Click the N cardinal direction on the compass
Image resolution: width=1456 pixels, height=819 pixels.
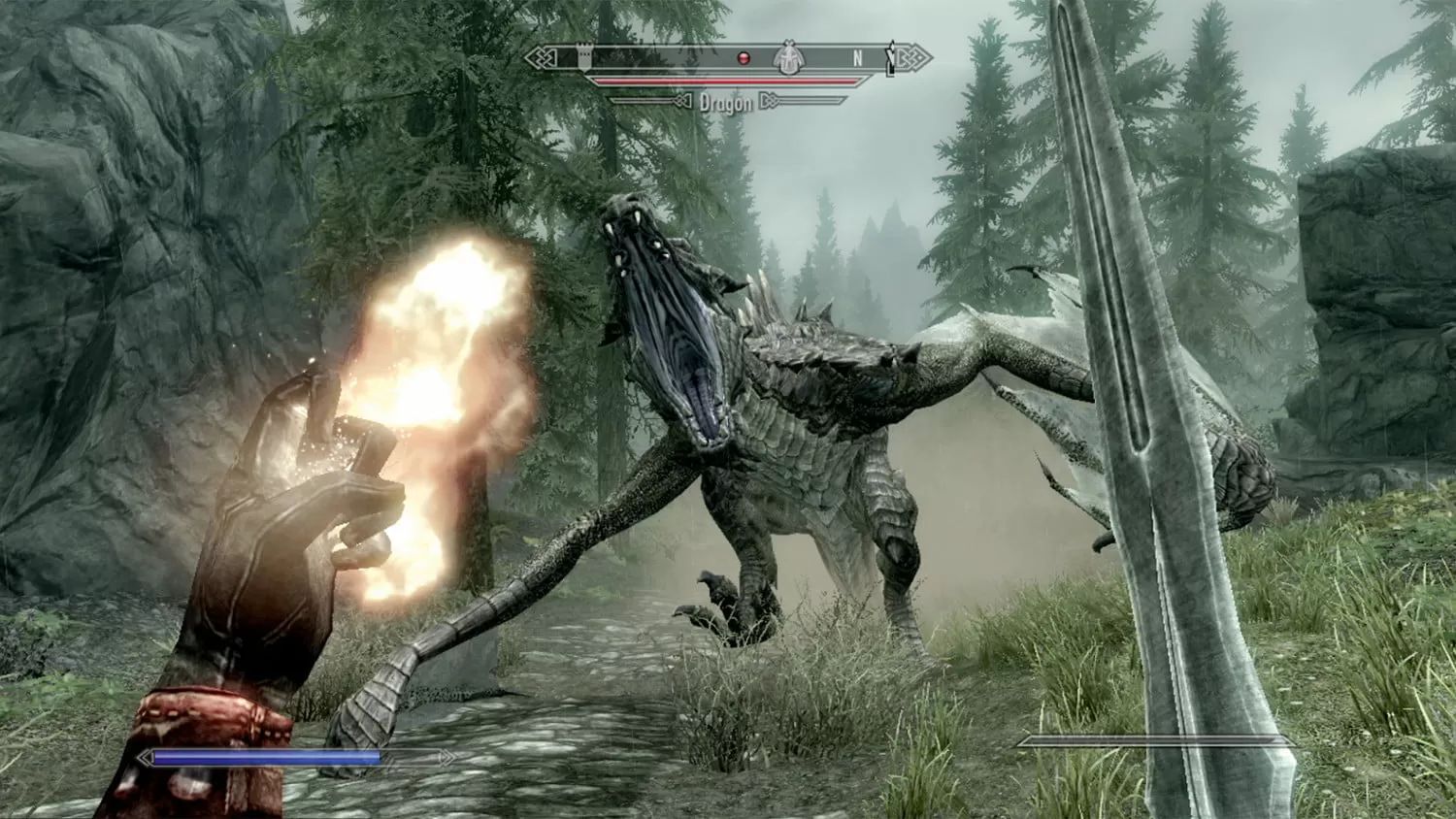pos(857,56)
